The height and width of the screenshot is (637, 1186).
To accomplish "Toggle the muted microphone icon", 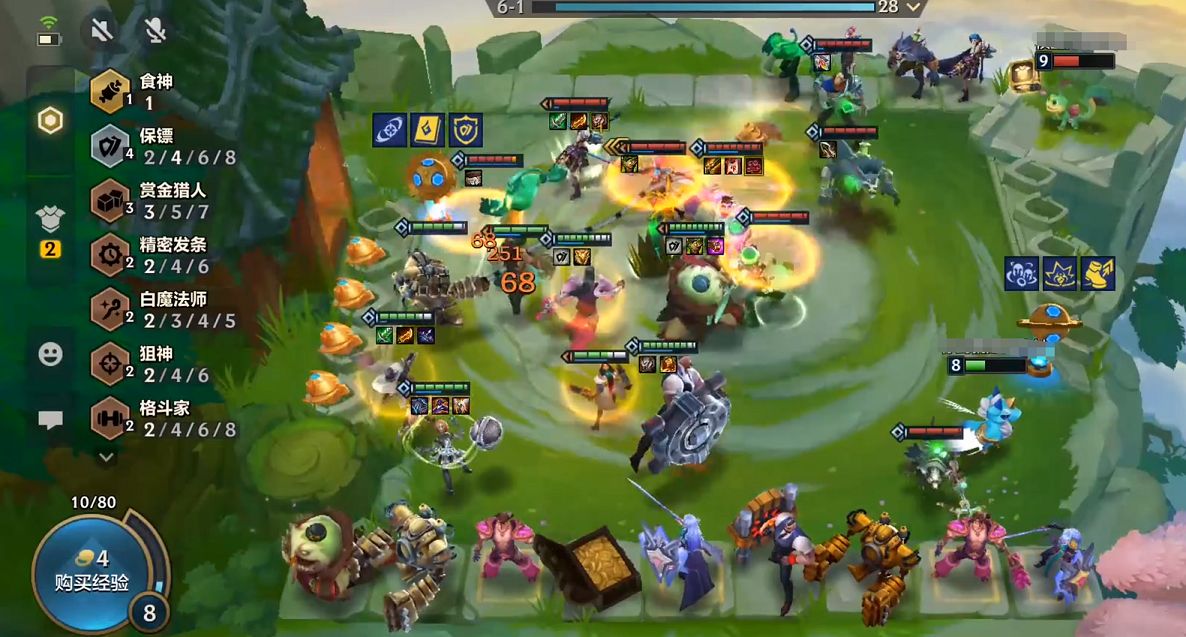I will [x=154, y=30].
